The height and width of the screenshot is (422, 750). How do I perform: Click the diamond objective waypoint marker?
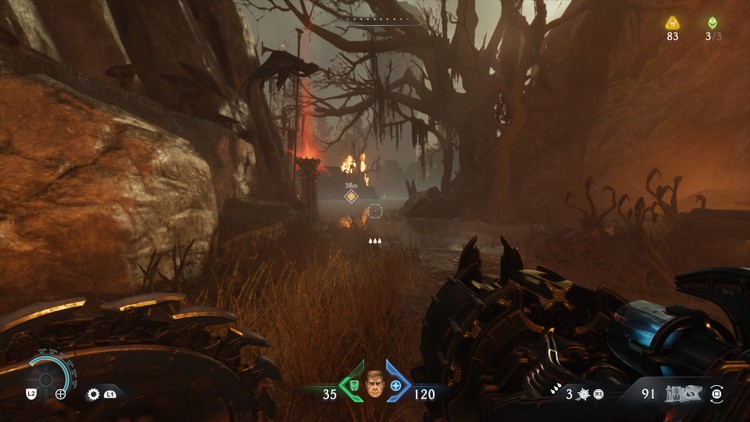(351, 197)
